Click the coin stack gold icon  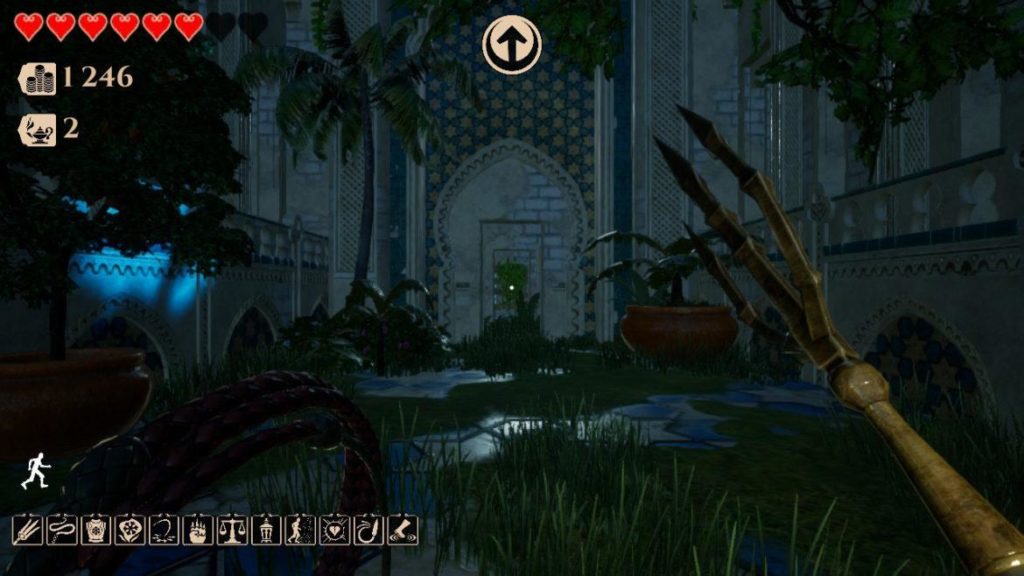[38, 78]
